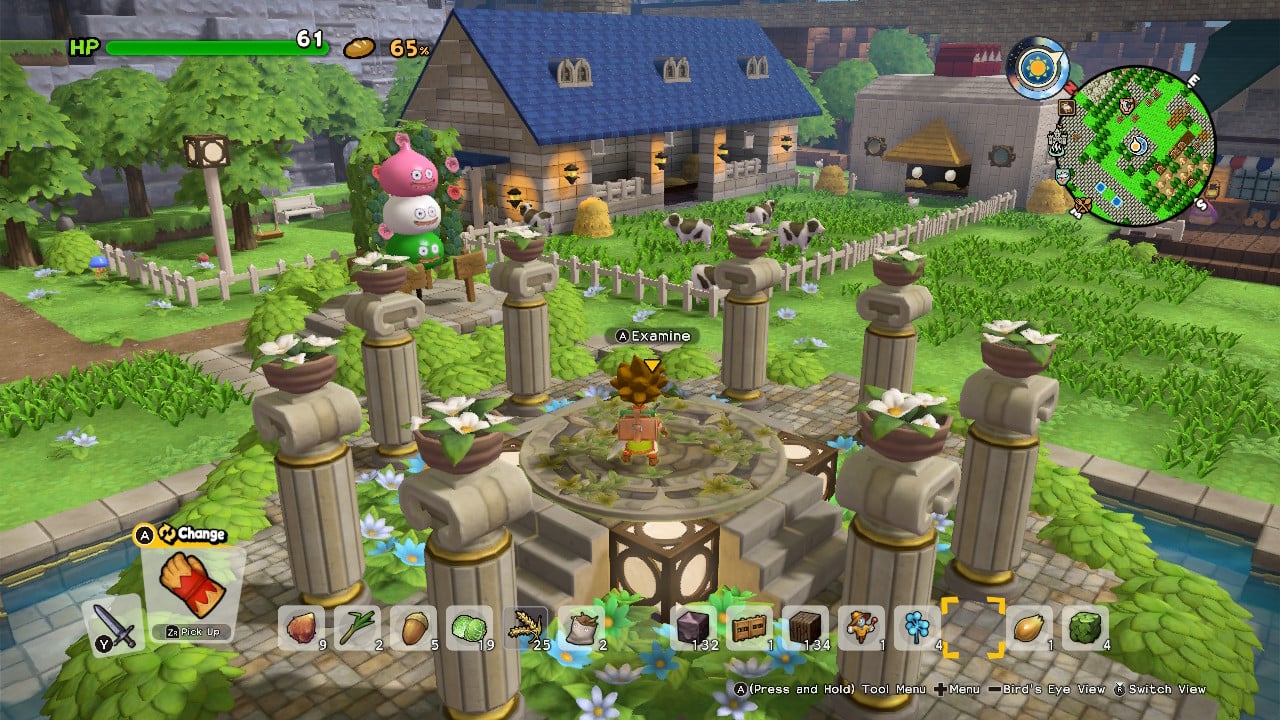Select the cow head marker on minimap
Image resolution: width=1280 pixels, height=720 pixels.
[x=1128, y=104]
